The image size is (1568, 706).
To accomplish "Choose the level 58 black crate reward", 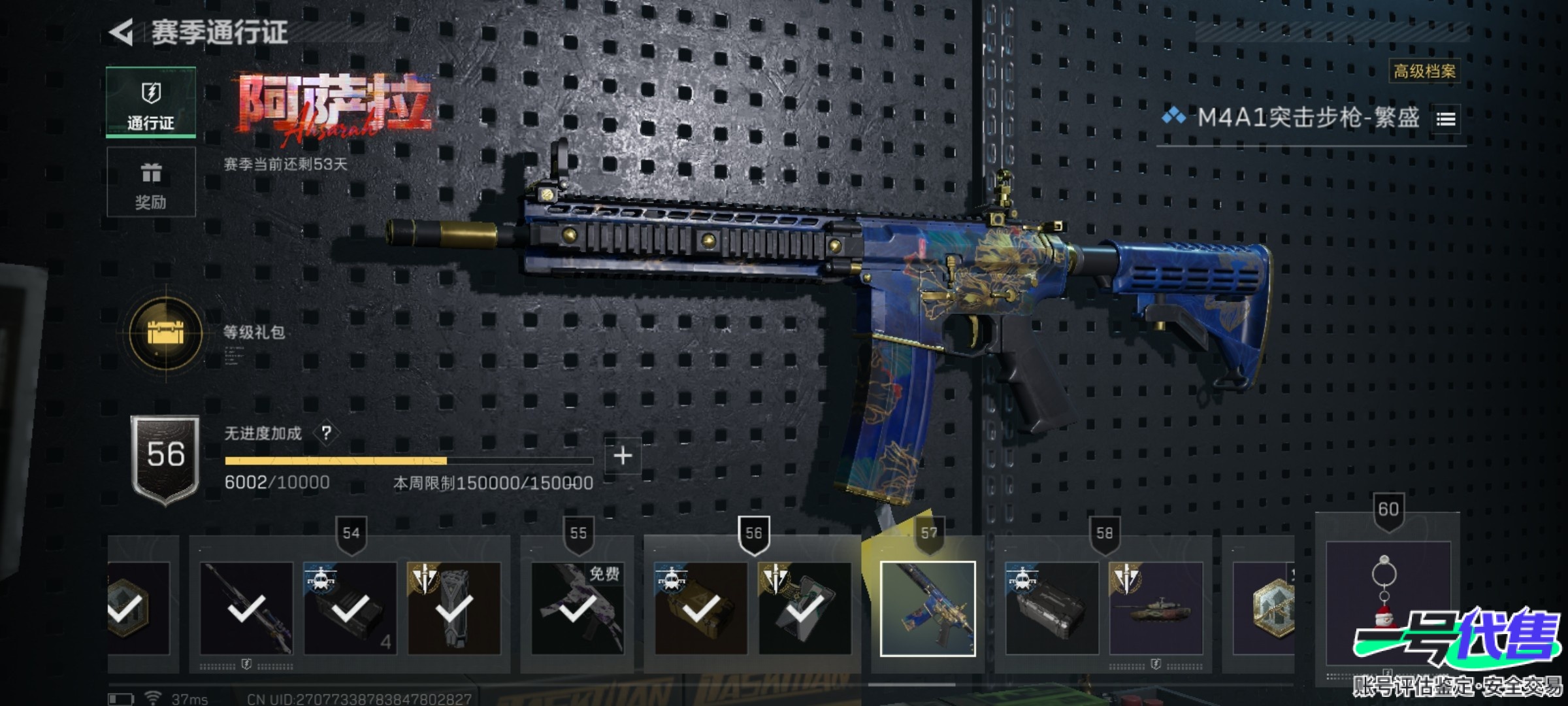I will click(1052, 609).
